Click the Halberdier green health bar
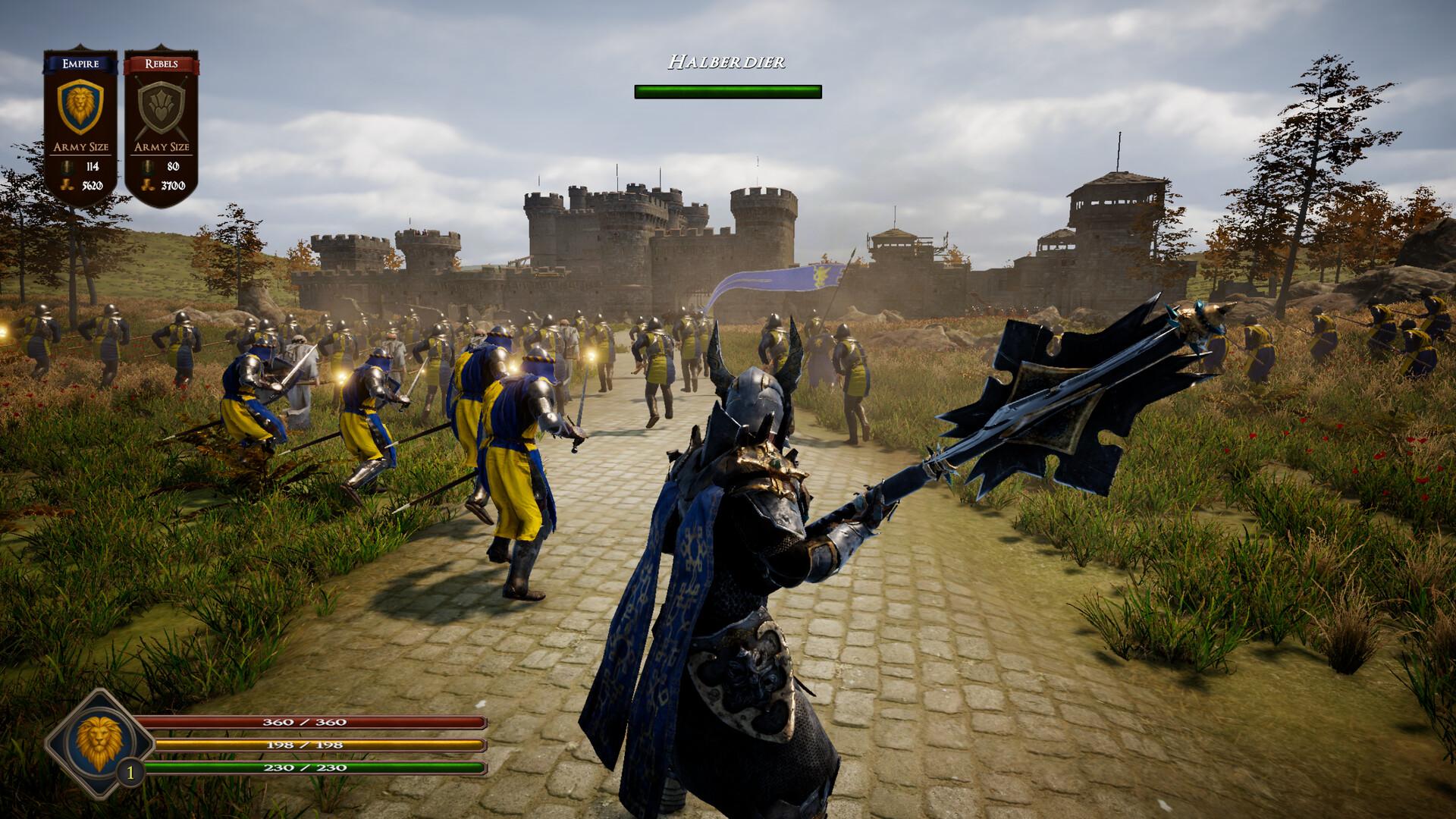The image size is (1456, 819). (x=727, y=92)
